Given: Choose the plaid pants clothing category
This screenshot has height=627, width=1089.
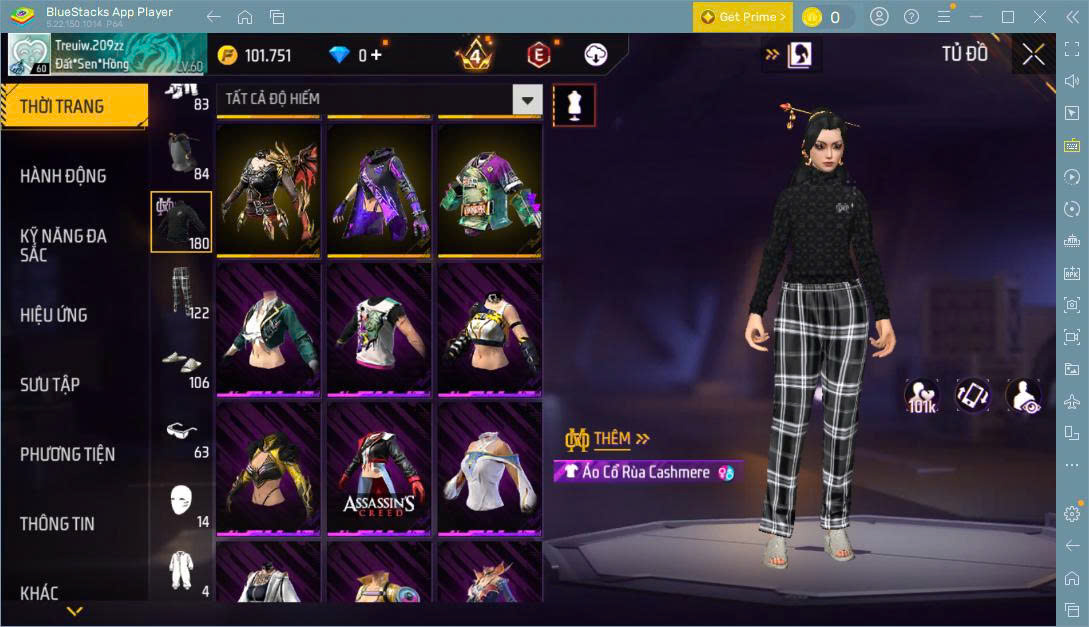Looking at the screenshot, I should point(181,291).
